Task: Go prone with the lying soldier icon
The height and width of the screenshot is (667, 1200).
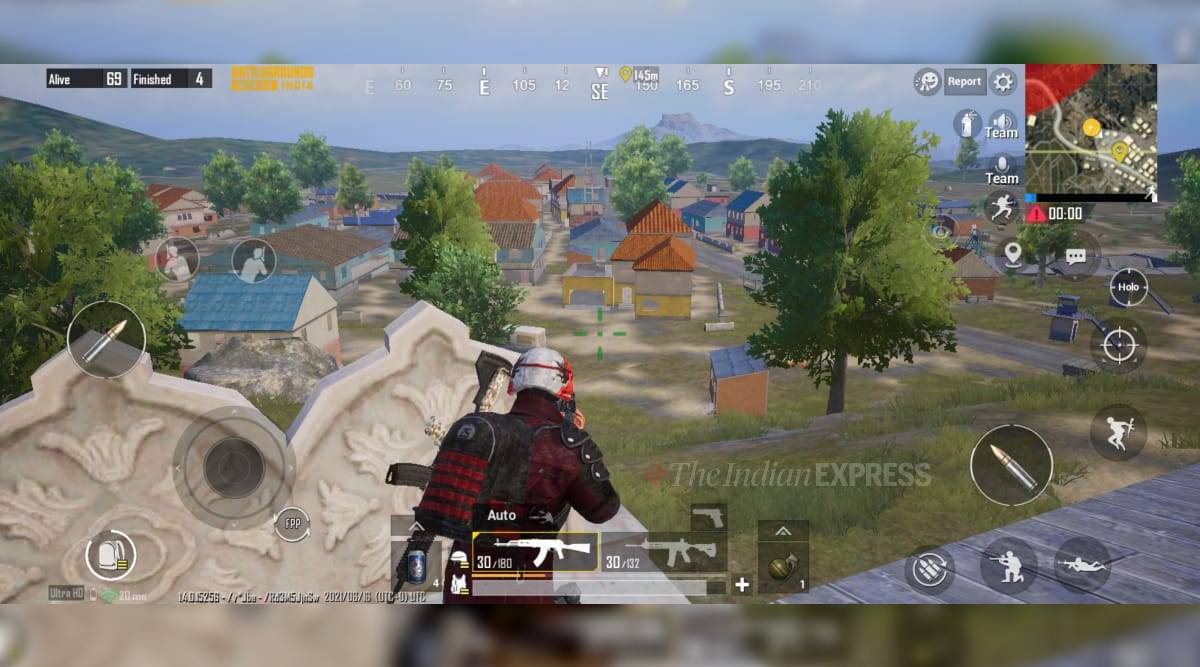Action: [1082, 566]
